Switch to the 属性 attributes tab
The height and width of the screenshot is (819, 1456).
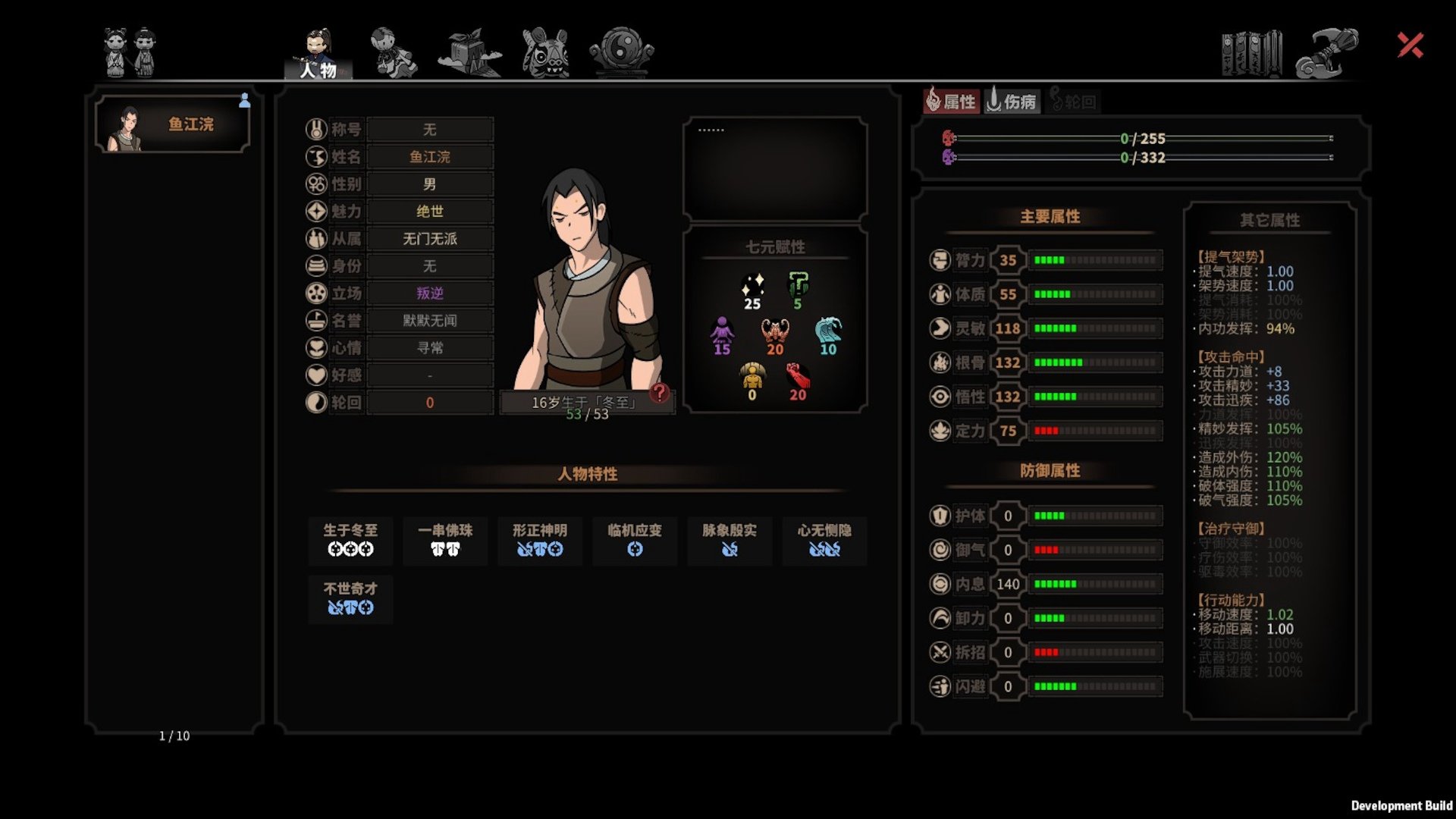(952, 101)
